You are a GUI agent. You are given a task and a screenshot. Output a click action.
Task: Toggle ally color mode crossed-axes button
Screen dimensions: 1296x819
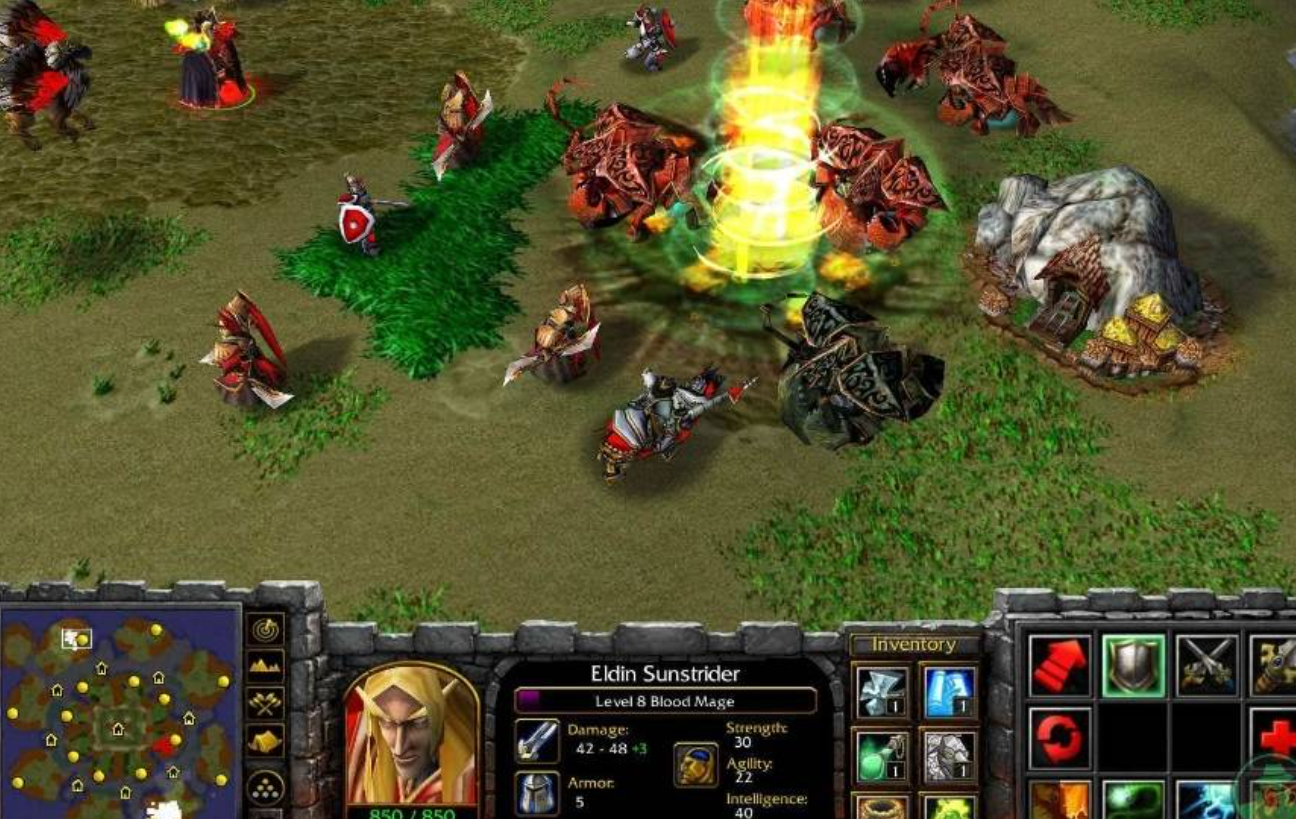[266, 702]
